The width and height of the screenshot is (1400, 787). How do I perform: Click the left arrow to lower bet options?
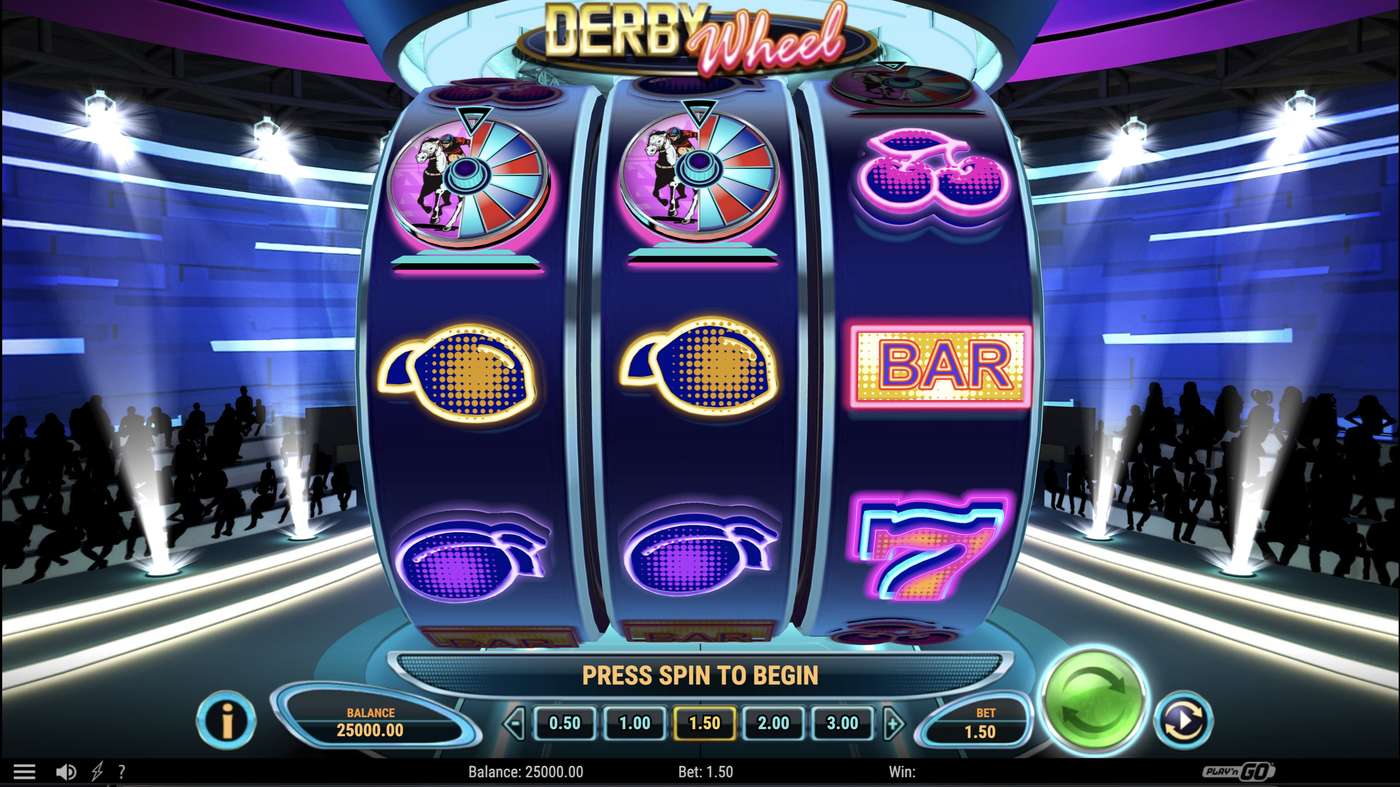click(514, 722)
